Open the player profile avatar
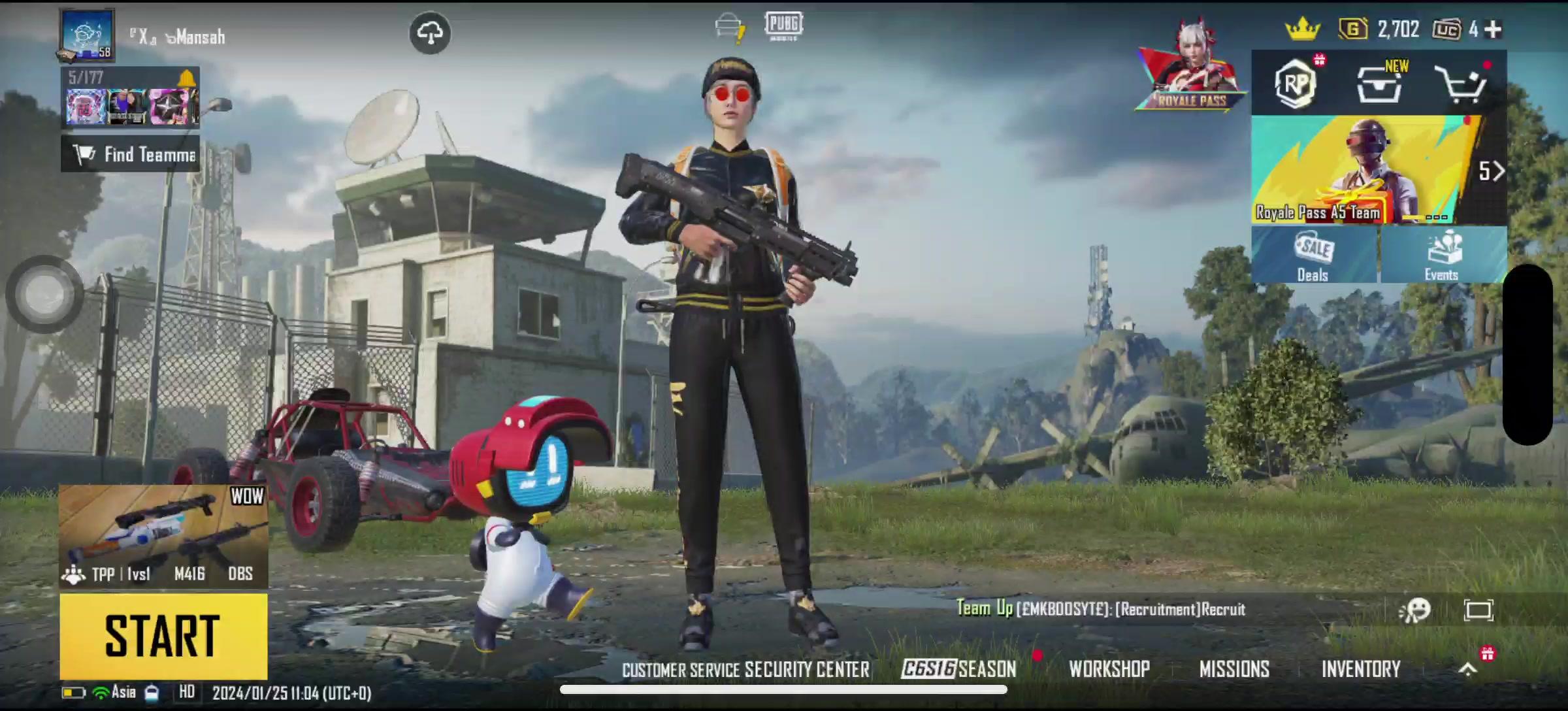 pyautogui.click(x=88, y=35)
